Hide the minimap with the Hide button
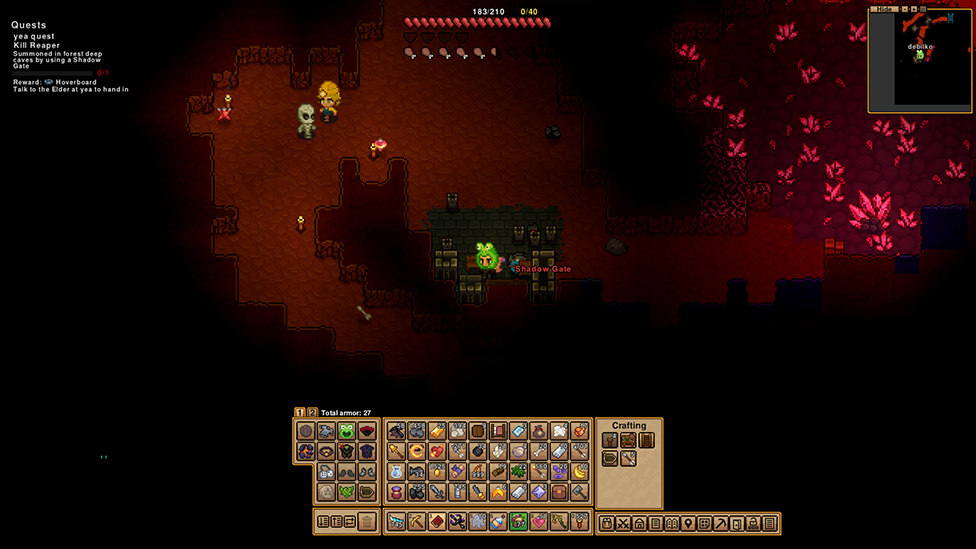 tap(884, 9)
